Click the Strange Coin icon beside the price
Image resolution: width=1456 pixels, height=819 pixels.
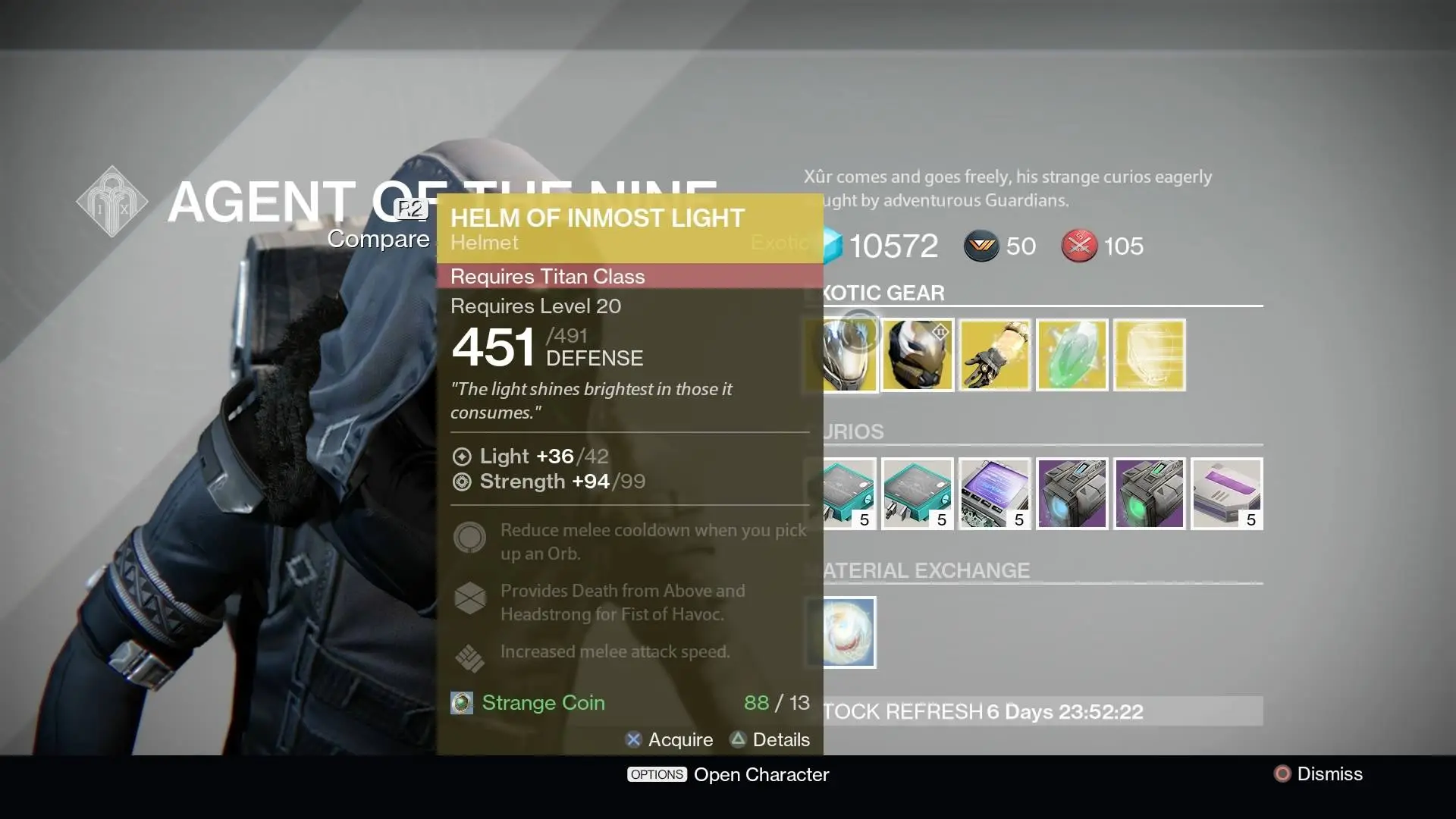[x=460, y=703]
